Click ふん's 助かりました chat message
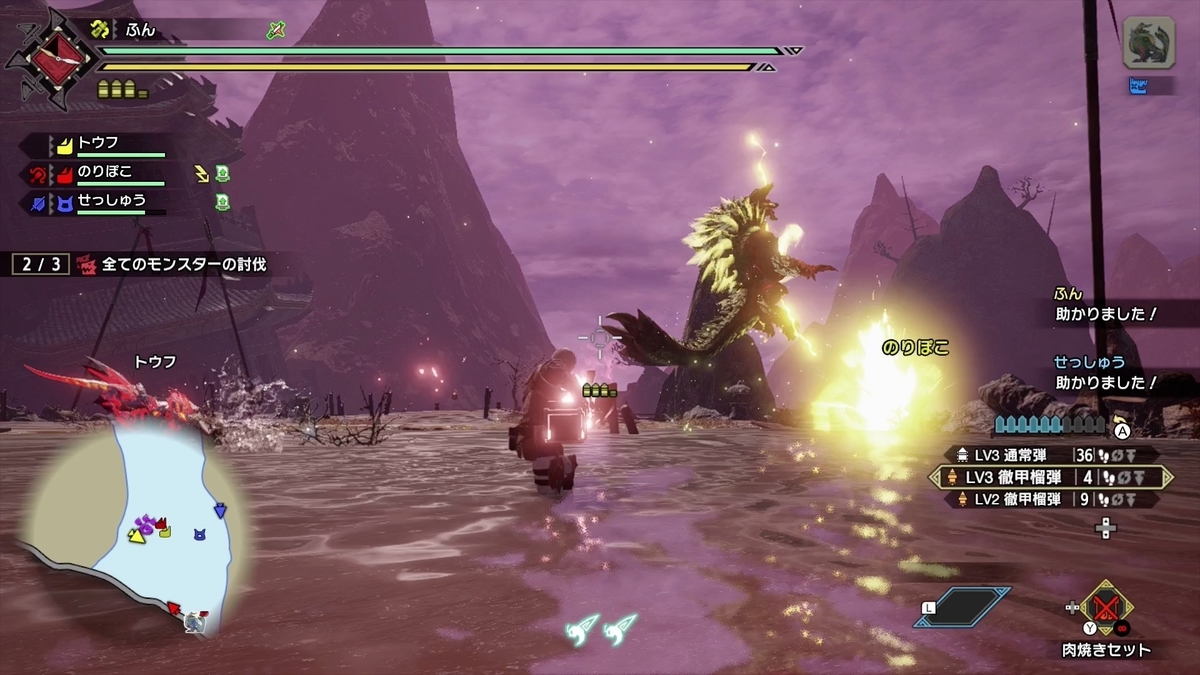 (1106, 313)
